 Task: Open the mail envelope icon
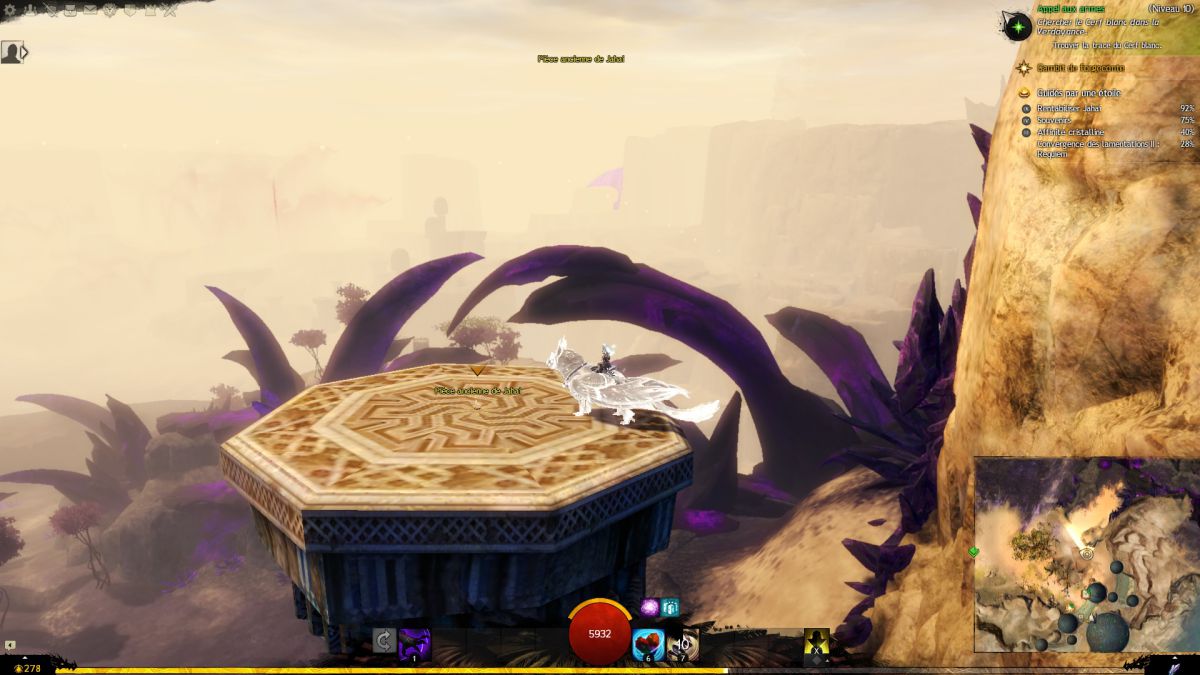pos(90,11)
